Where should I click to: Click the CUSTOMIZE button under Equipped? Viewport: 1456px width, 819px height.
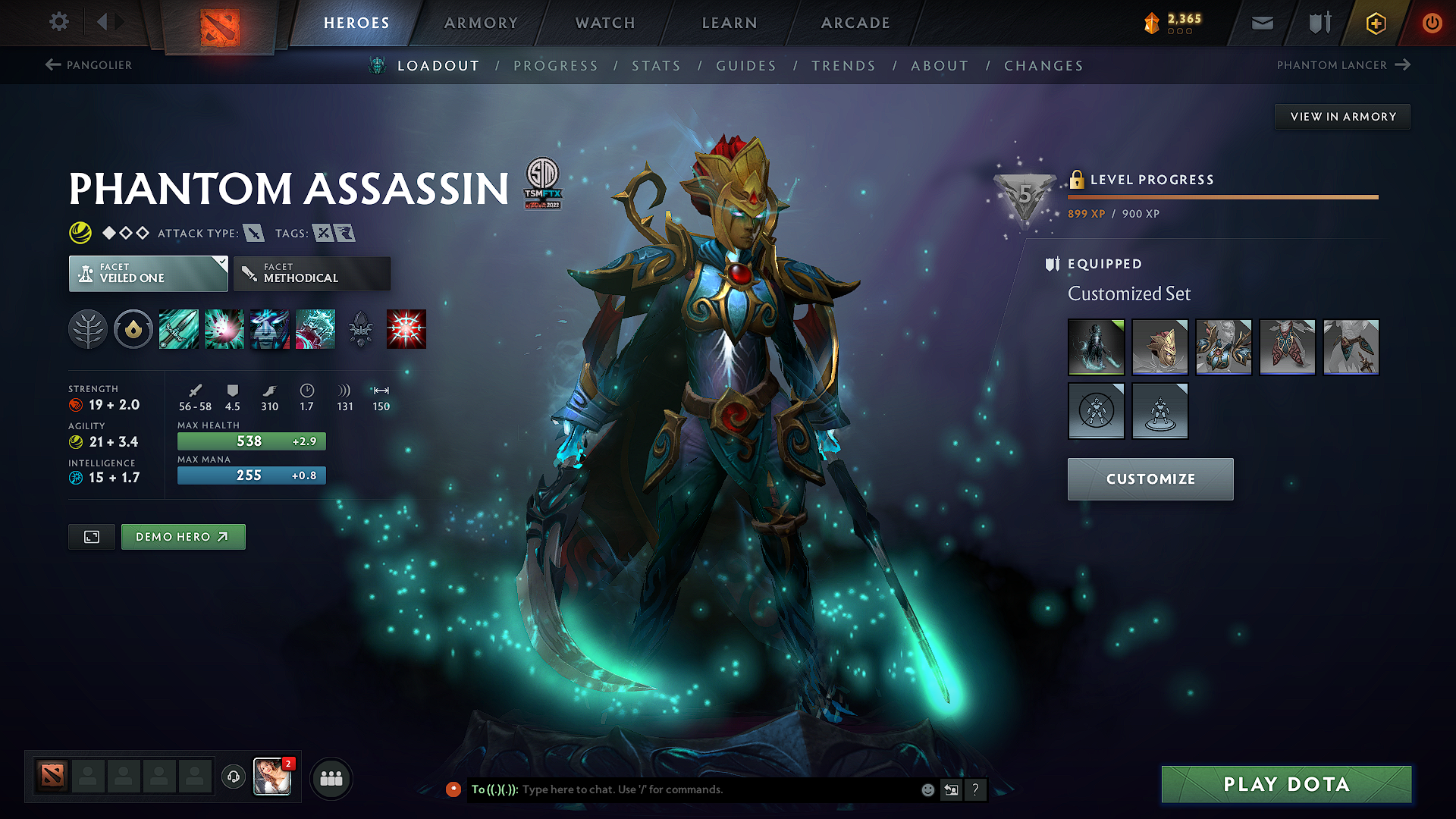pos(1150,479)
